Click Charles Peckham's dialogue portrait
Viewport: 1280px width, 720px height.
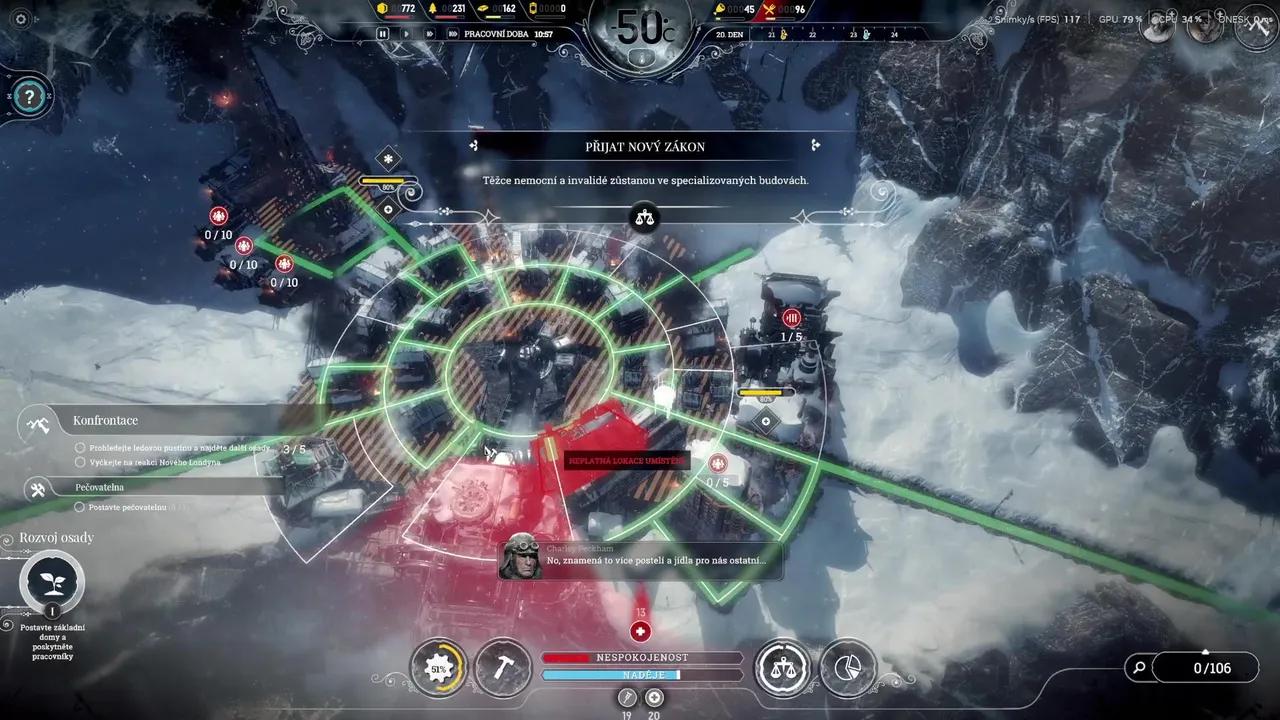pyautogui.click(x=521, y=556)
